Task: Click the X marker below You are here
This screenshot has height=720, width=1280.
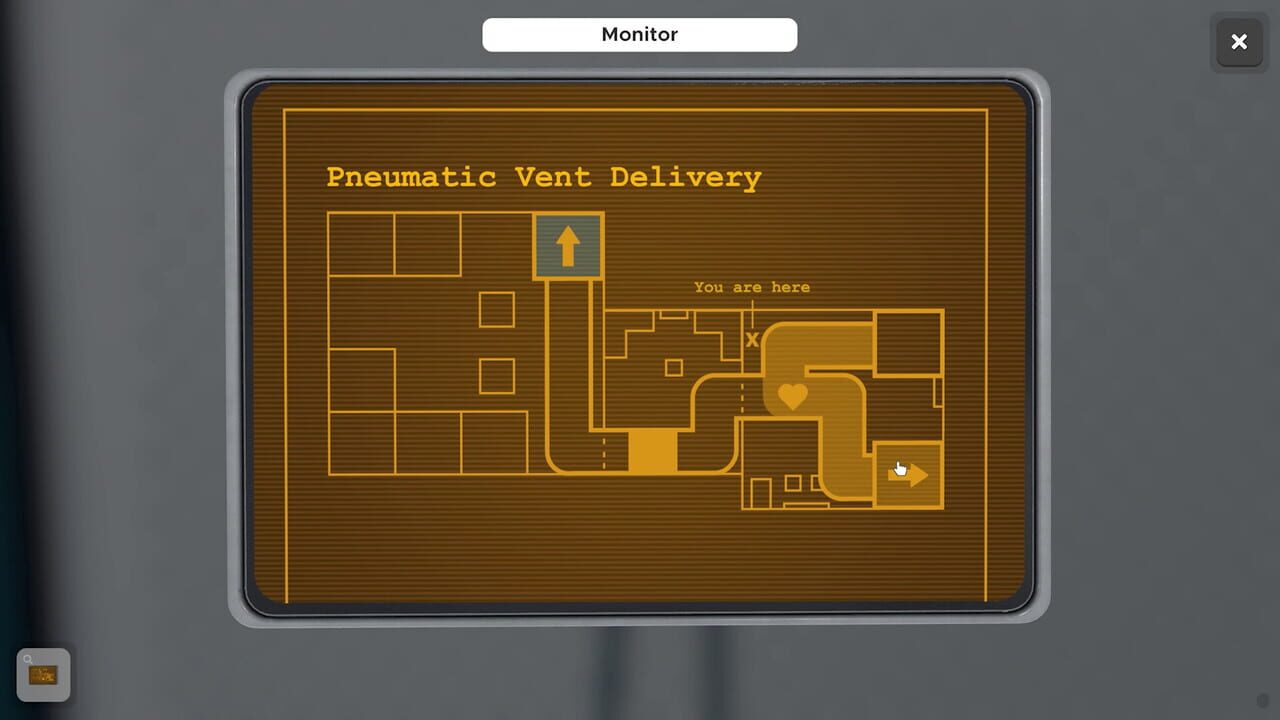Action: click(x=752, y=339)
